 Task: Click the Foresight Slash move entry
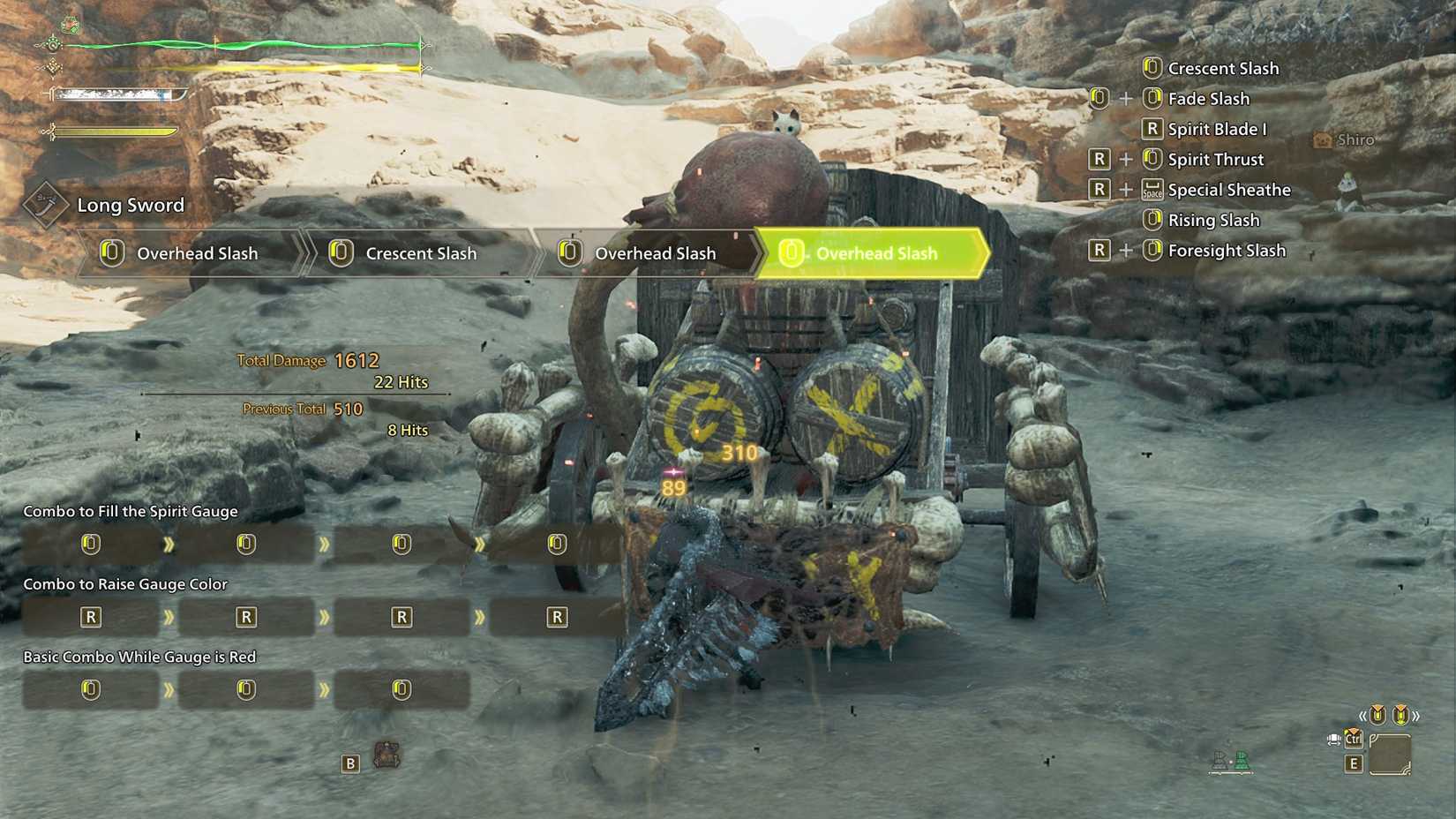pos(1227,250)
